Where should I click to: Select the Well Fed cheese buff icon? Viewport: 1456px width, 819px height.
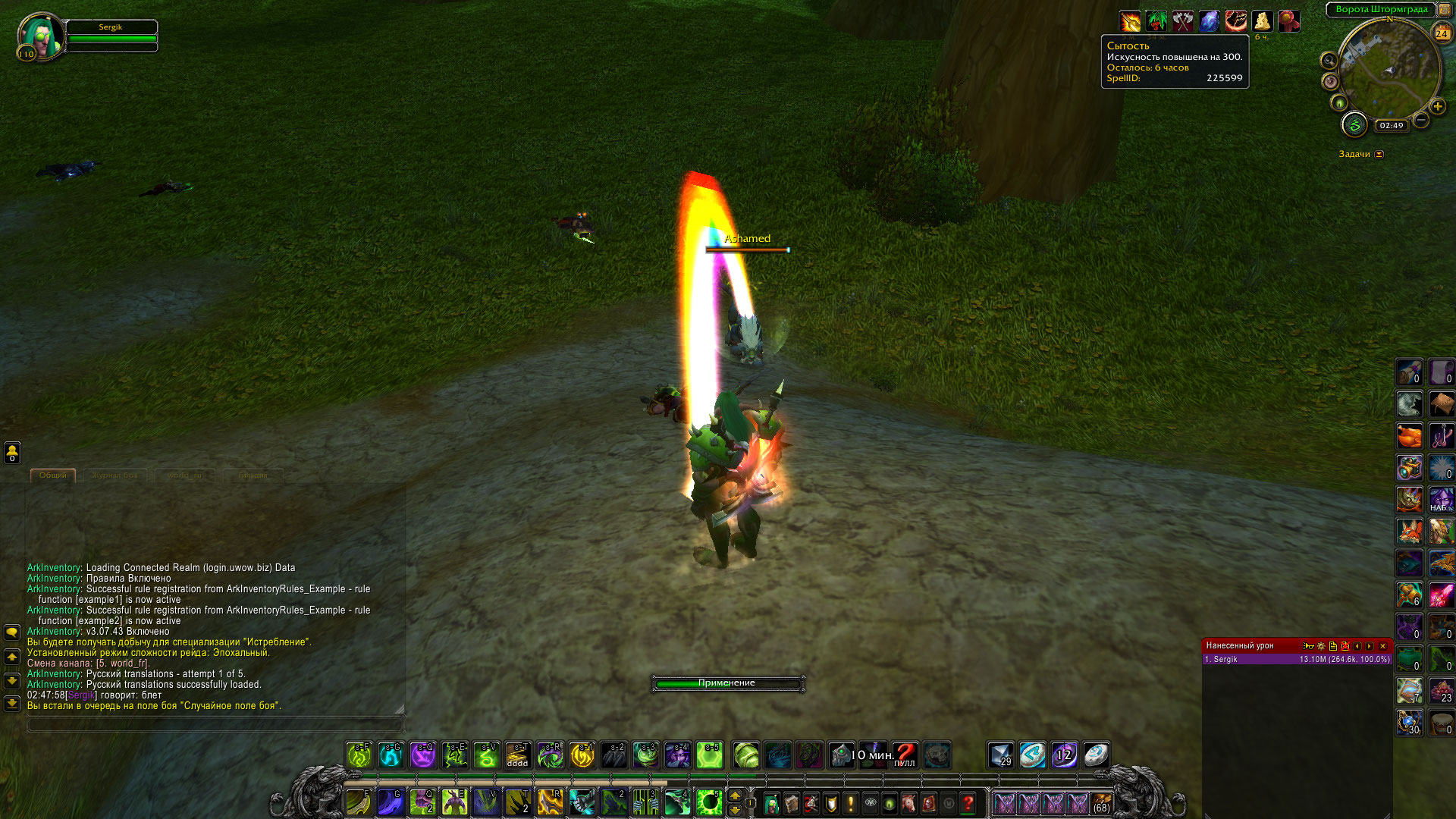pos(1262,21)
